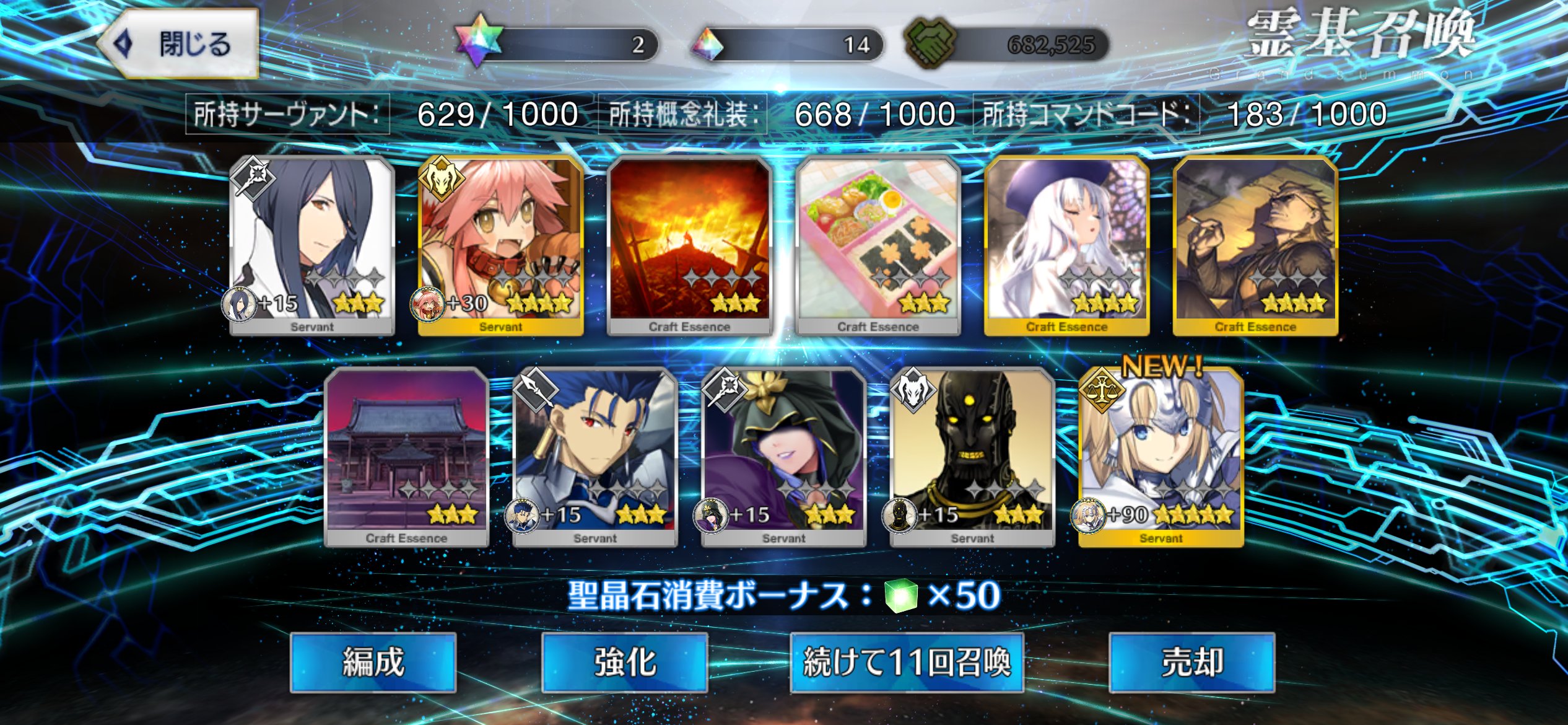The image size is (1568, 725).
Task: Select the smoking man Craft Essence card
Action: point(1255,245)
